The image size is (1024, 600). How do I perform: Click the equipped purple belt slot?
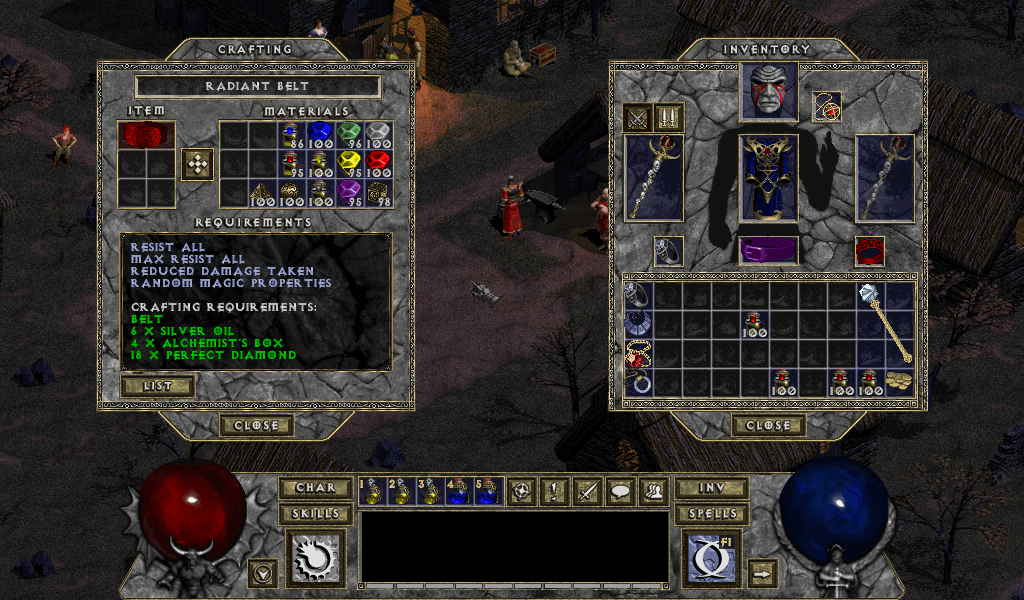click(x=768, y=250)
